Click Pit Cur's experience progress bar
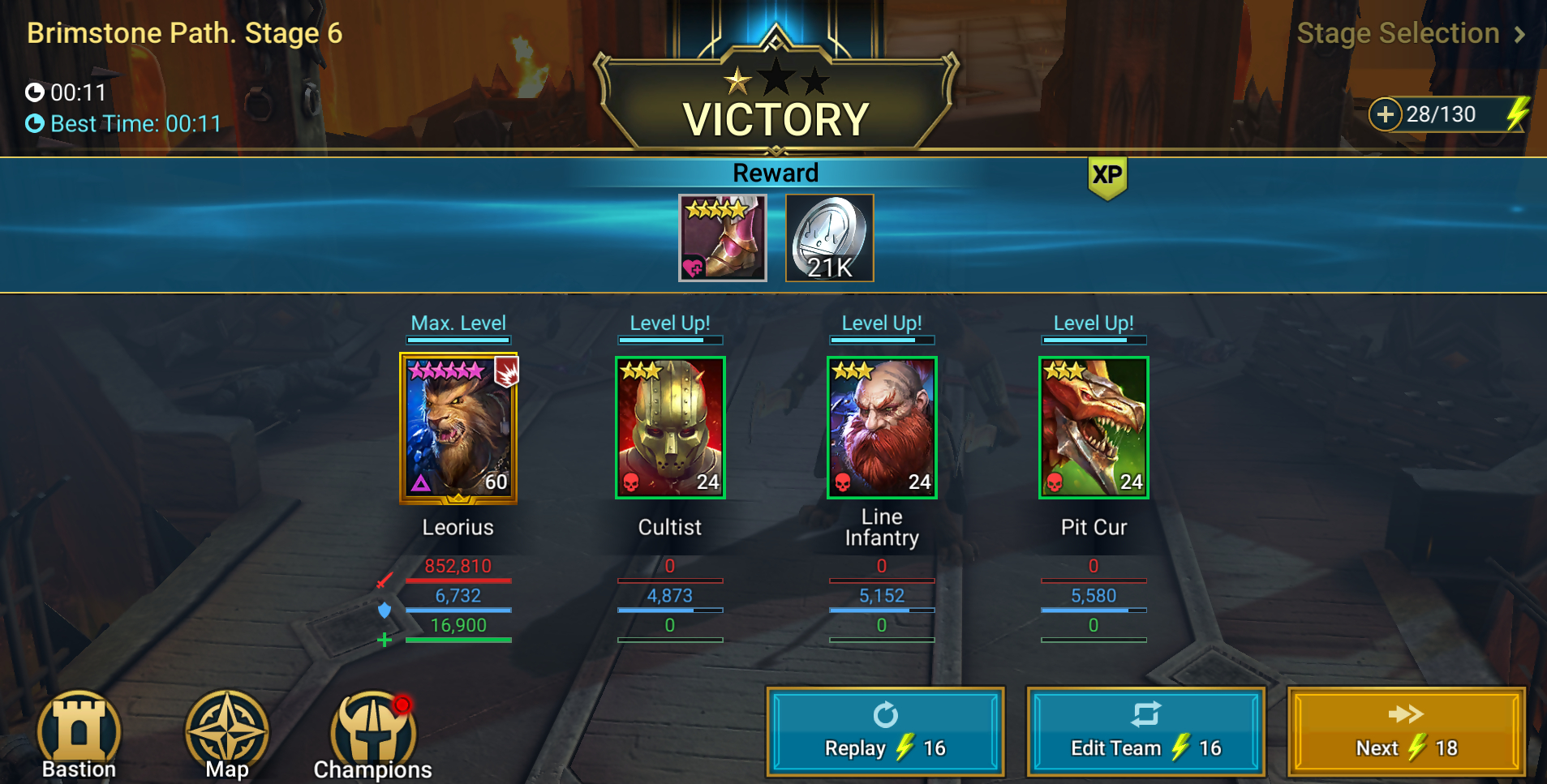The image size is (1547, 784). point(1094,608)
